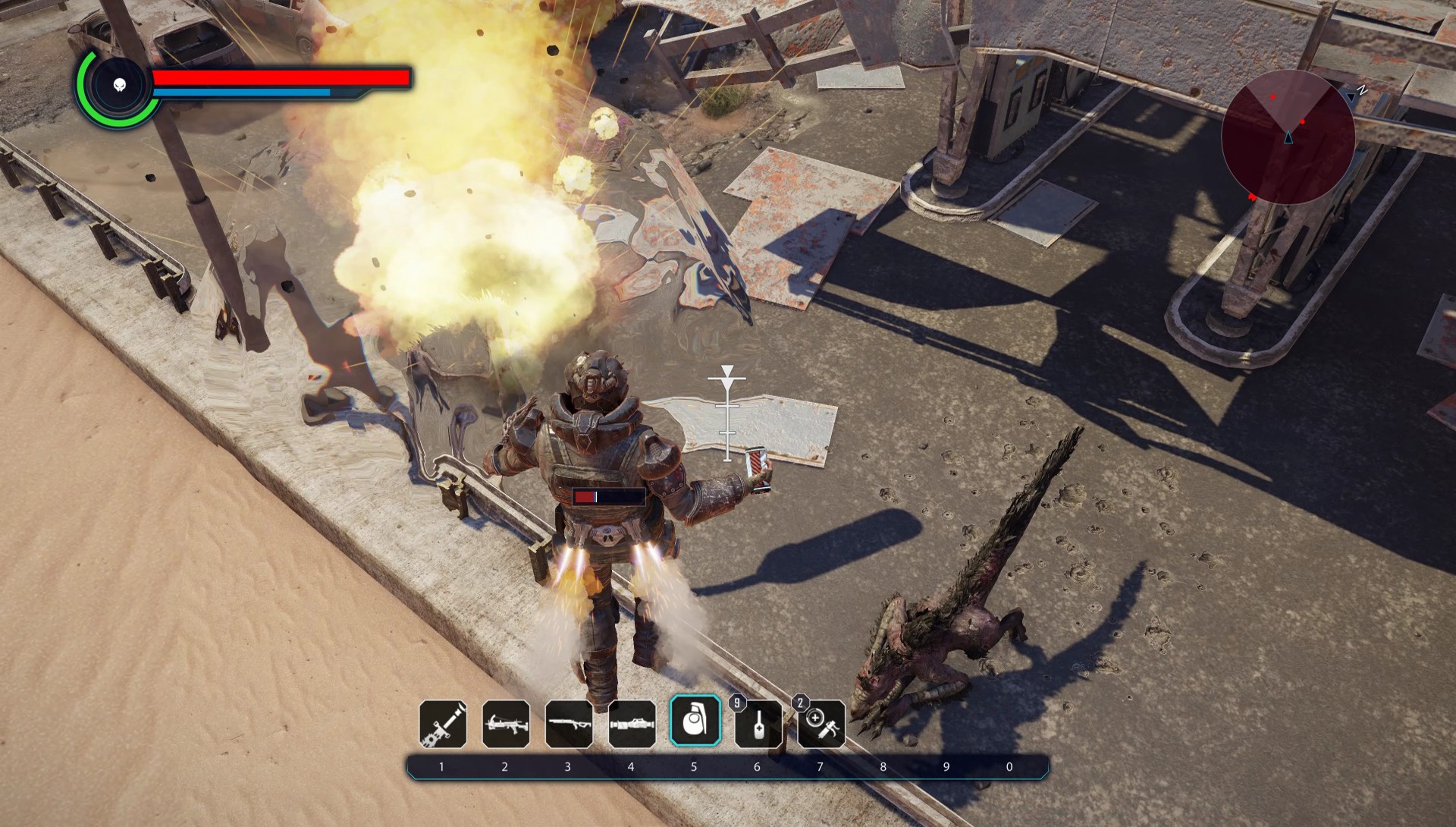Use the healing potion bottle in slot 6

click(758, 725)
